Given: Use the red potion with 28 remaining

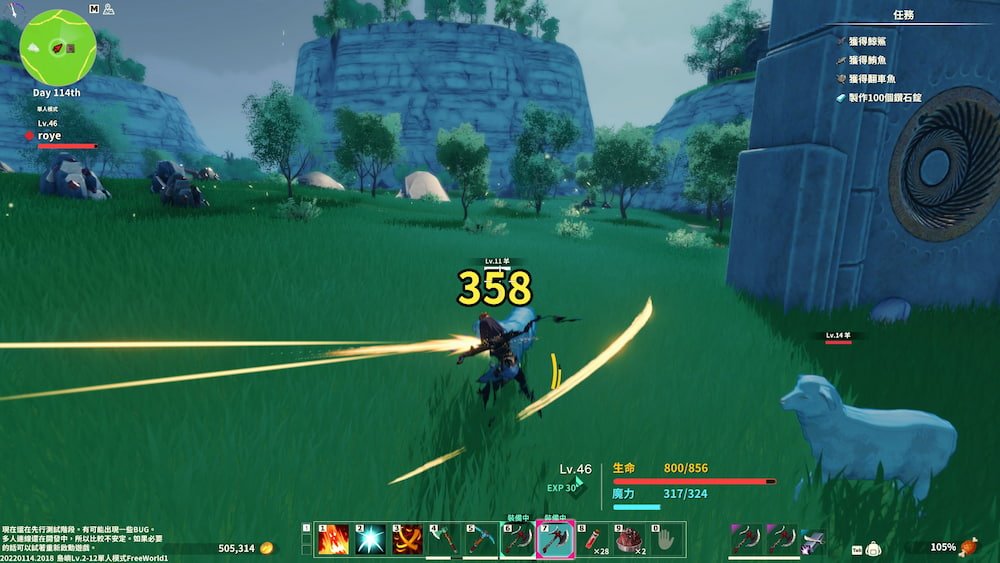Looking at the screenshot, I should tap(592, 540).
